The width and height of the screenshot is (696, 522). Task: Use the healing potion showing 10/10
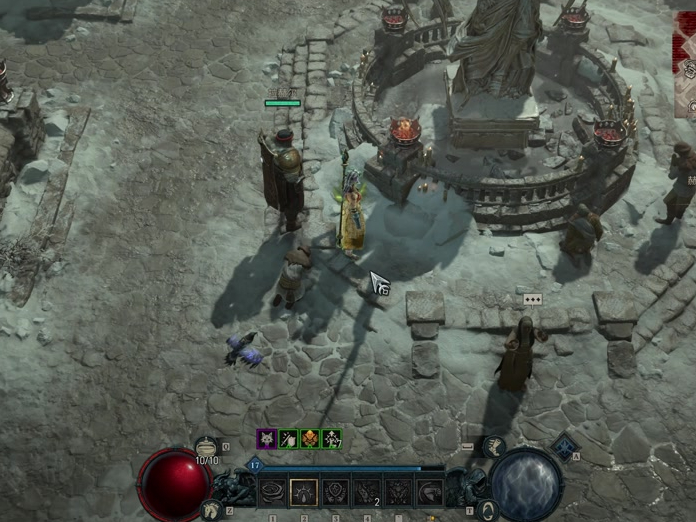(x=207, y=448)
